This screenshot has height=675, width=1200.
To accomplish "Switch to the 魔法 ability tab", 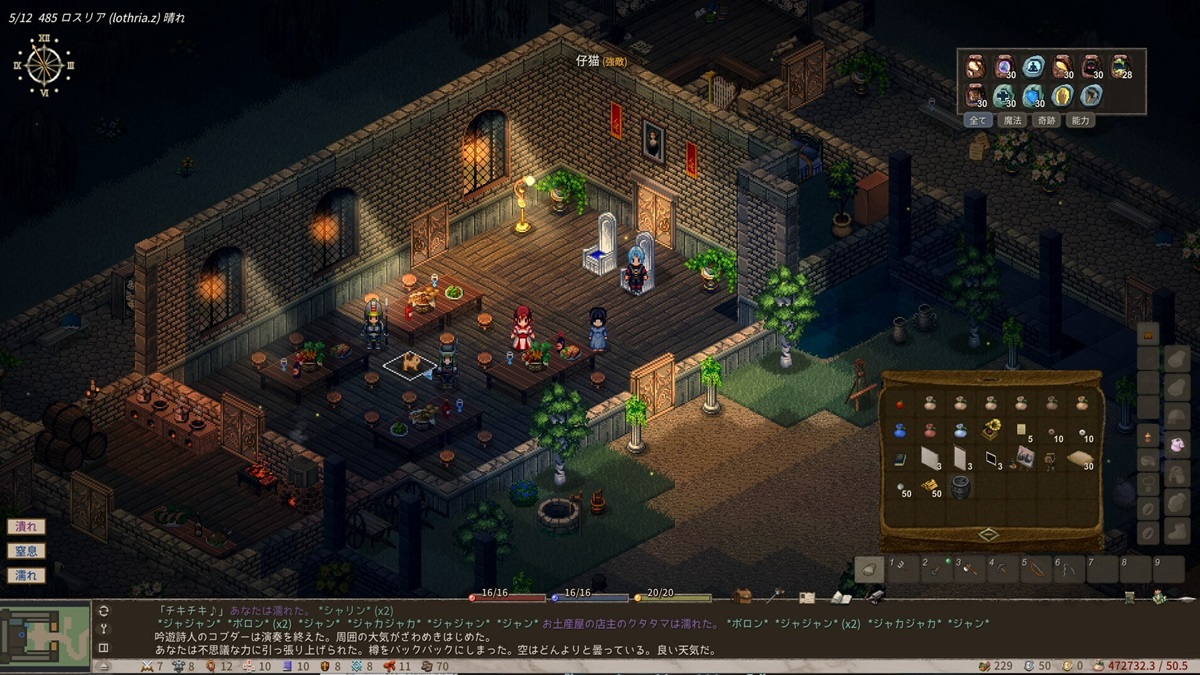I will [x=1012, y=120].
